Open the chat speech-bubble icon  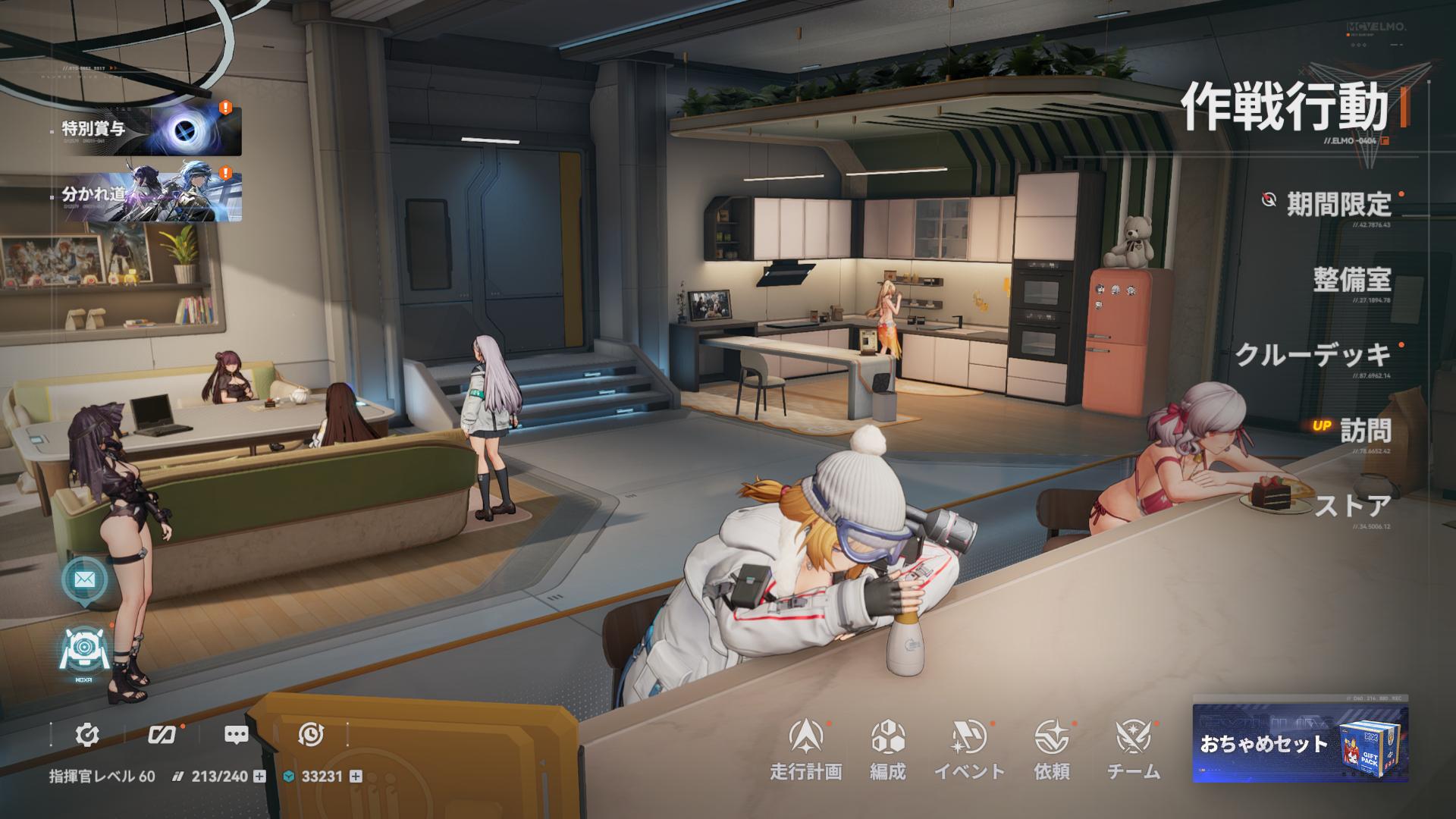pos(237,735)
